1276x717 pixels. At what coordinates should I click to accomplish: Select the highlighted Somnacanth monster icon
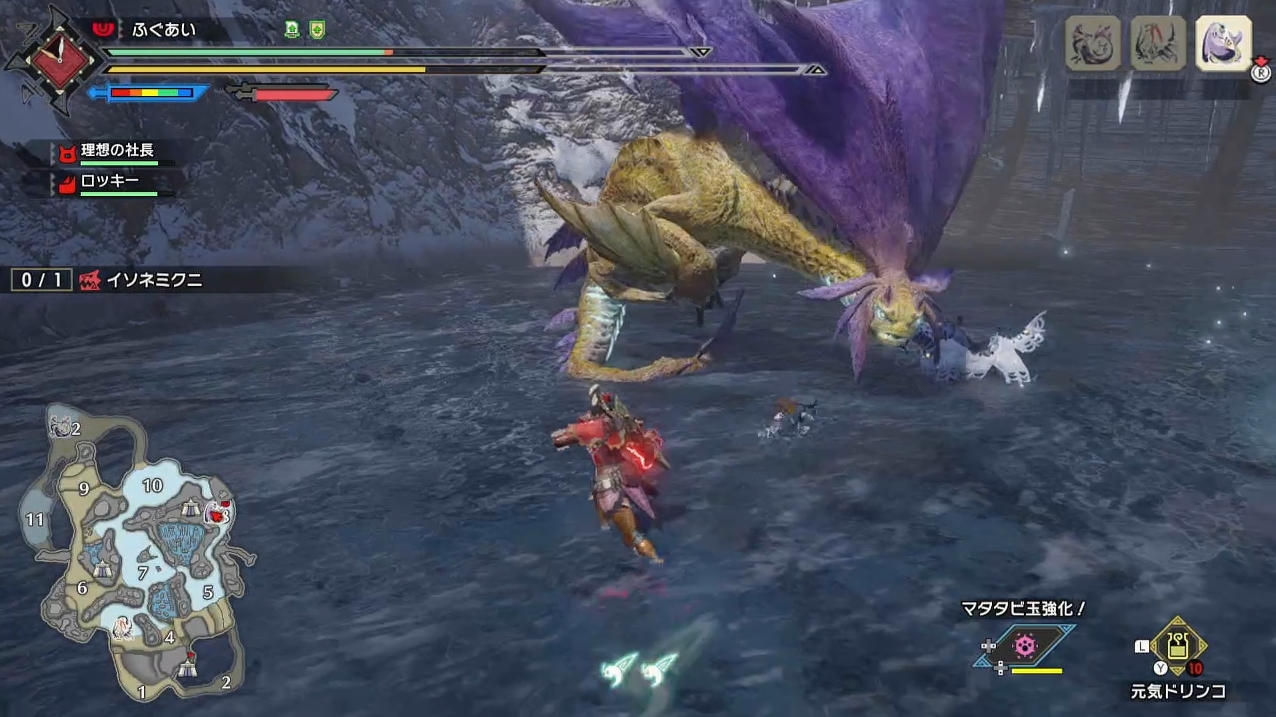[1223, 43]
